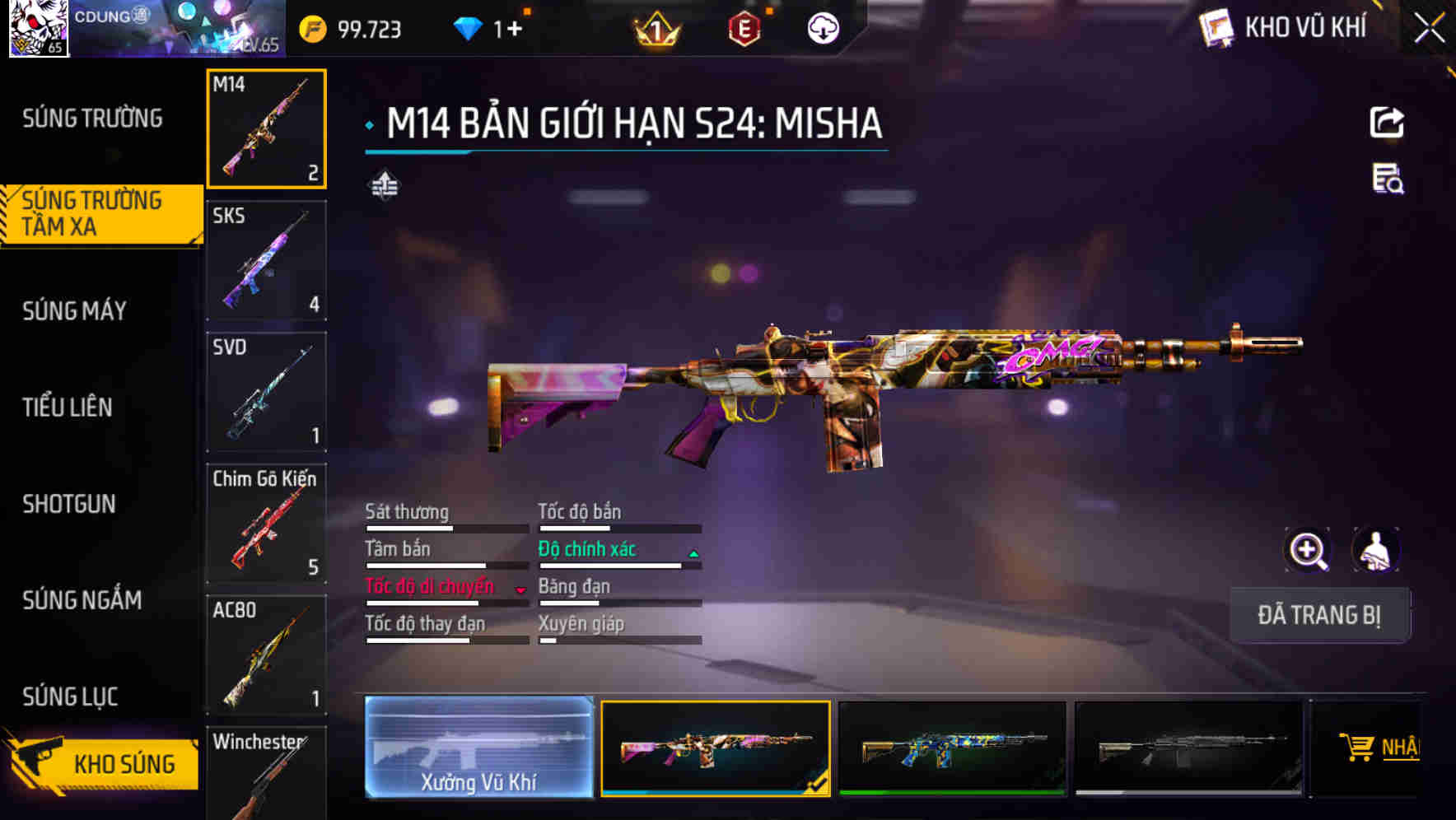Open the Súng Máy category

pyautogui.click(x=74, y=310)
